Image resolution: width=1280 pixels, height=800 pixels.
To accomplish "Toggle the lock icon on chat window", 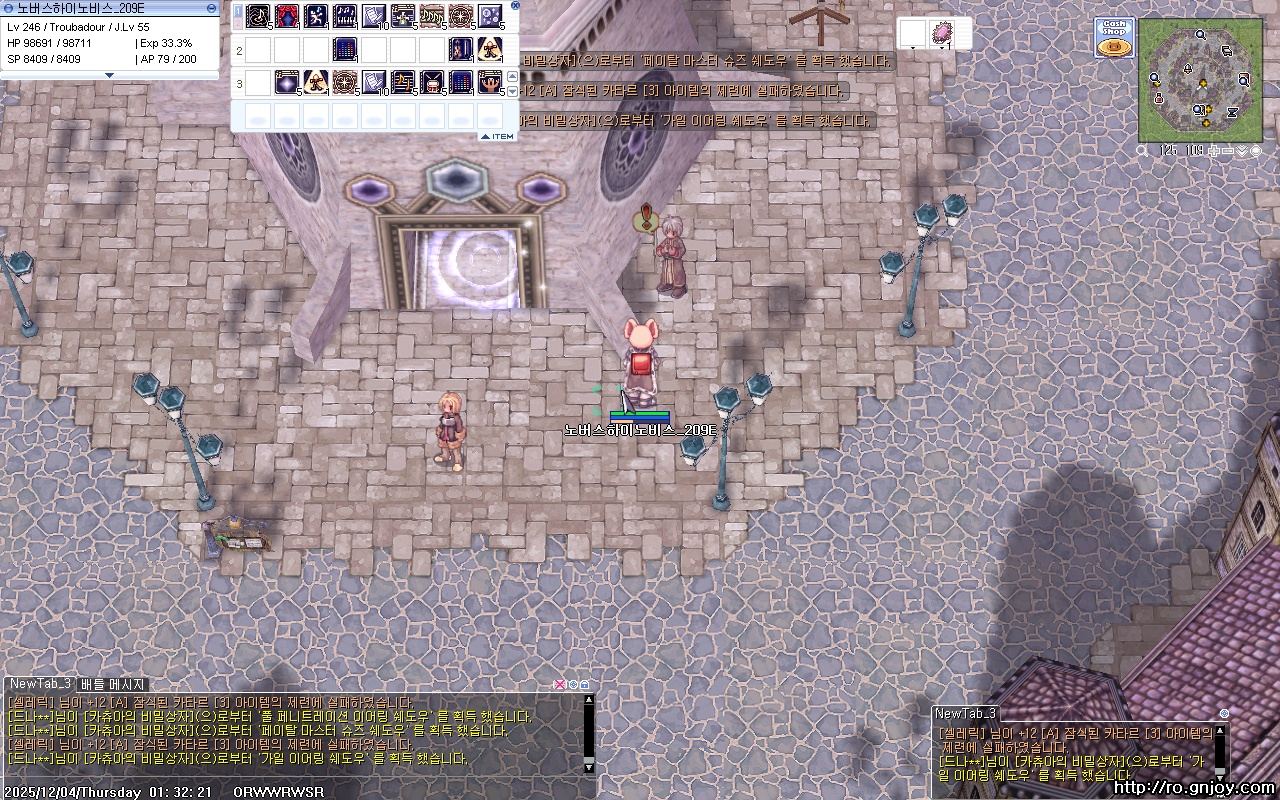I will point(584,685).
